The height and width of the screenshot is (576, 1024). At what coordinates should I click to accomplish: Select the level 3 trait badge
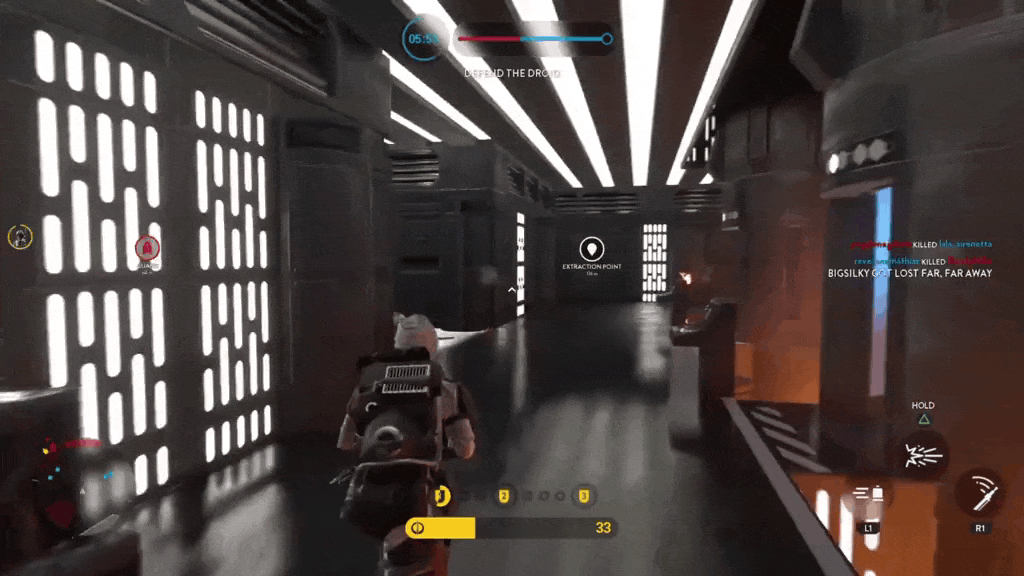pos(584,495)
